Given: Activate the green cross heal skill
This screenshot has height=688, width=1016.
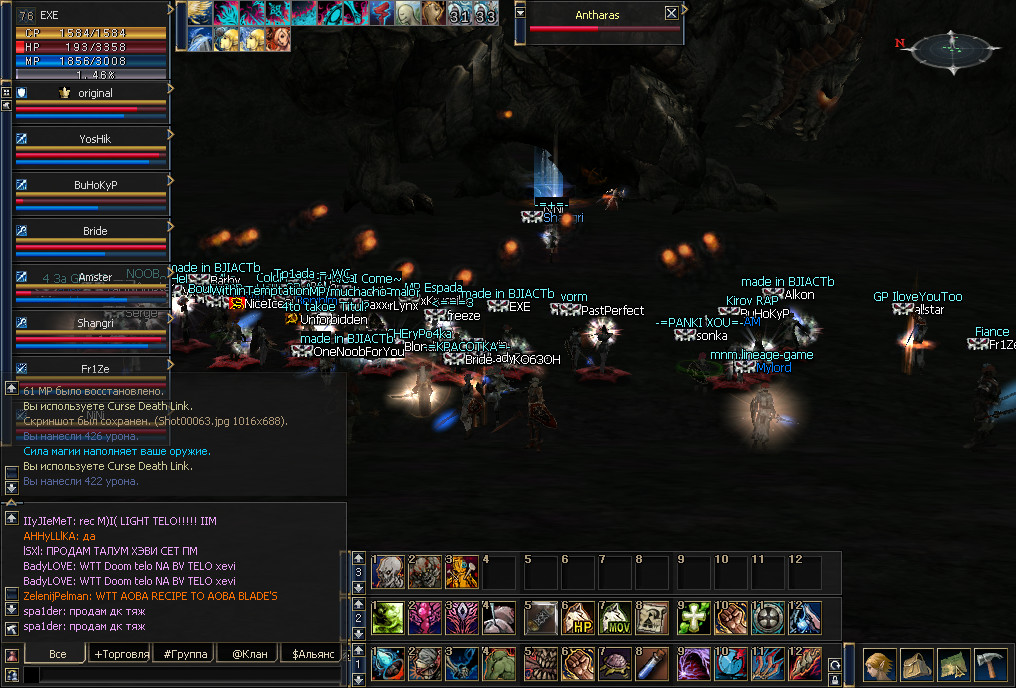Looking at the screenshot, I should point(692,617).
